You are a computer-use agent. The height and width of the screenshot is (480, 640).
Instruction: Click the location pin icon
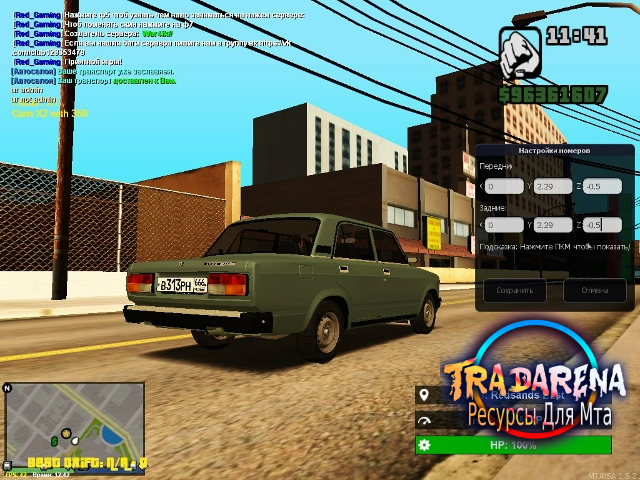click(x=424, y=395)
